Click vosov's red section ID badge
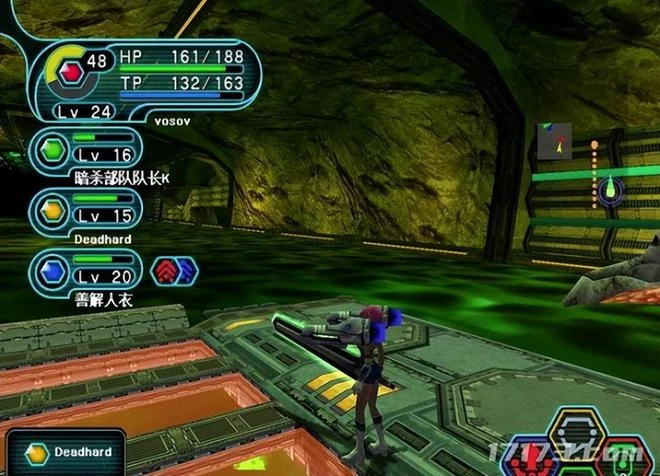The height and width of the screenshot is (476, 660). point(70,72)
